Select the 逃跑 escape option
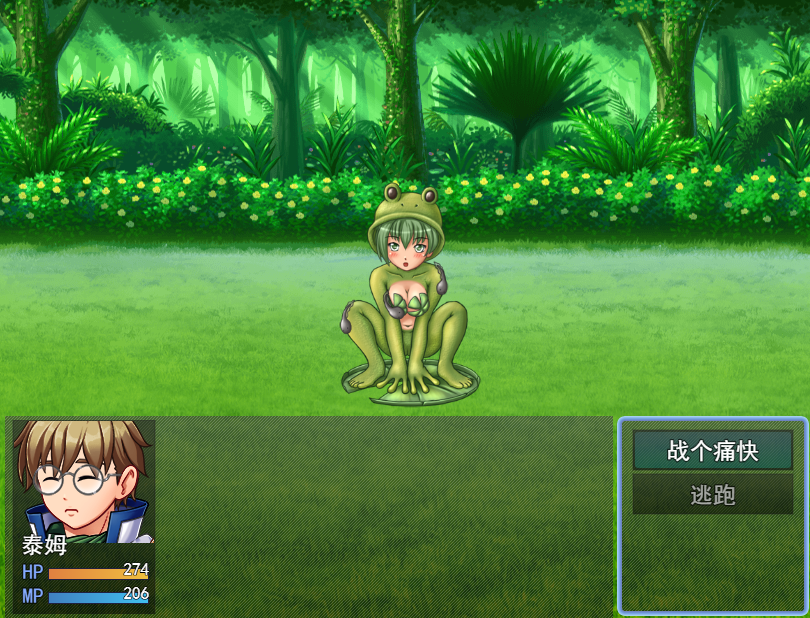The width and height of the screenshot is (810, 618). [713, 495]
